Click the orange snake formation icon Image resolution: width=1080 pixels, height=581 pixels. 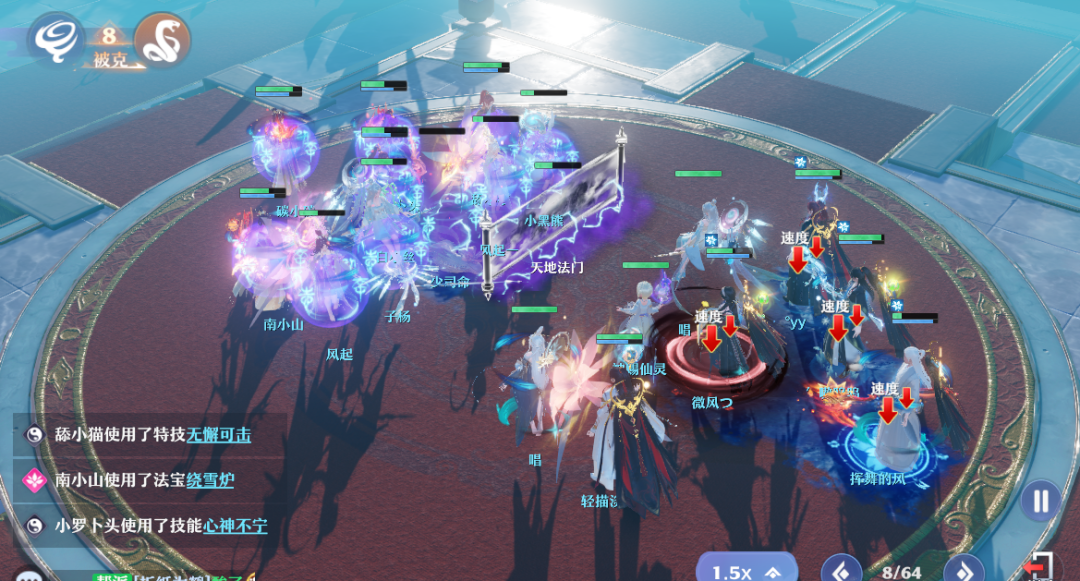[162, 38]
